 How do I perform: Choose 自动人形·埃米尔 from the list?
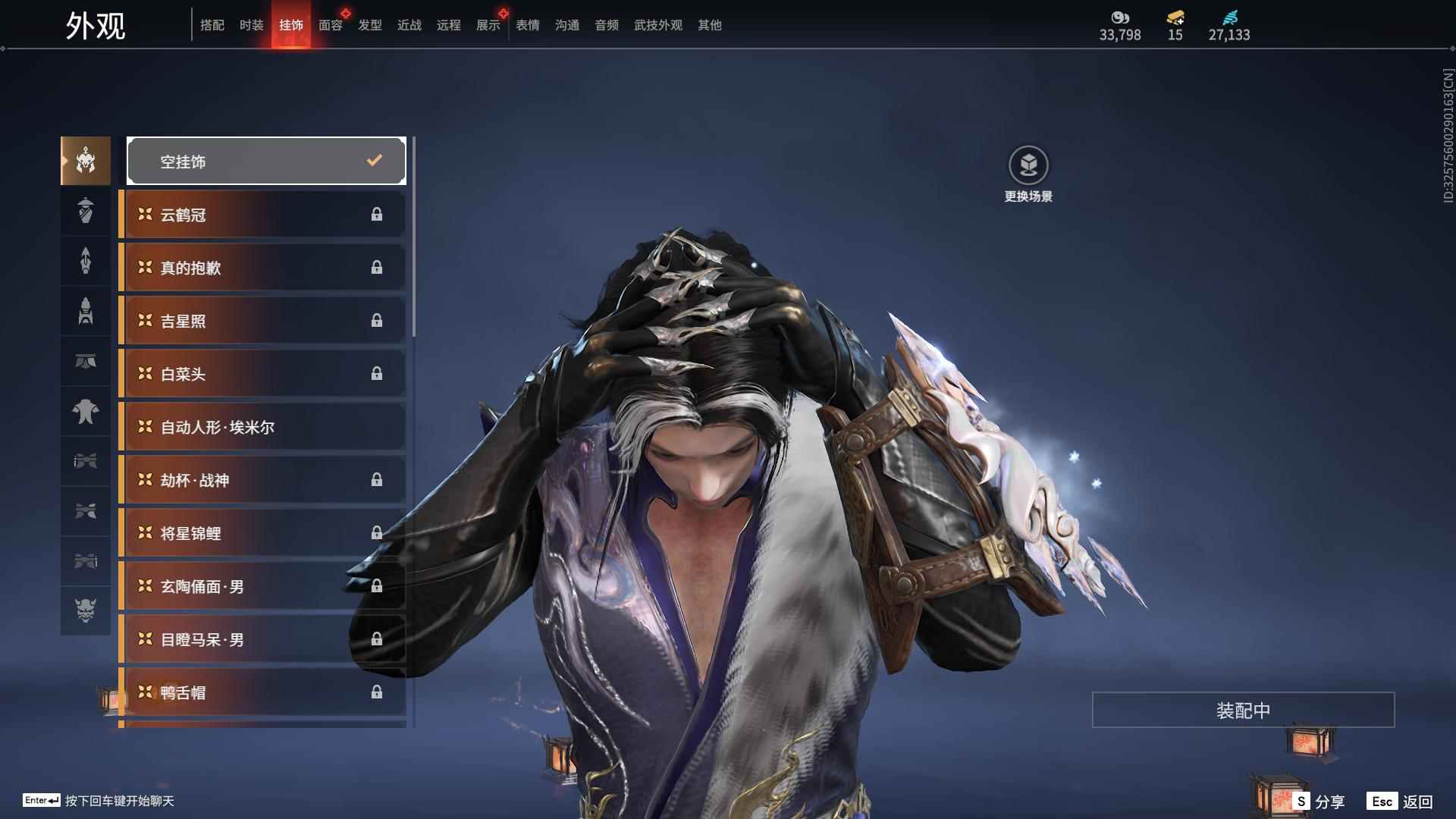pos(262,427)
